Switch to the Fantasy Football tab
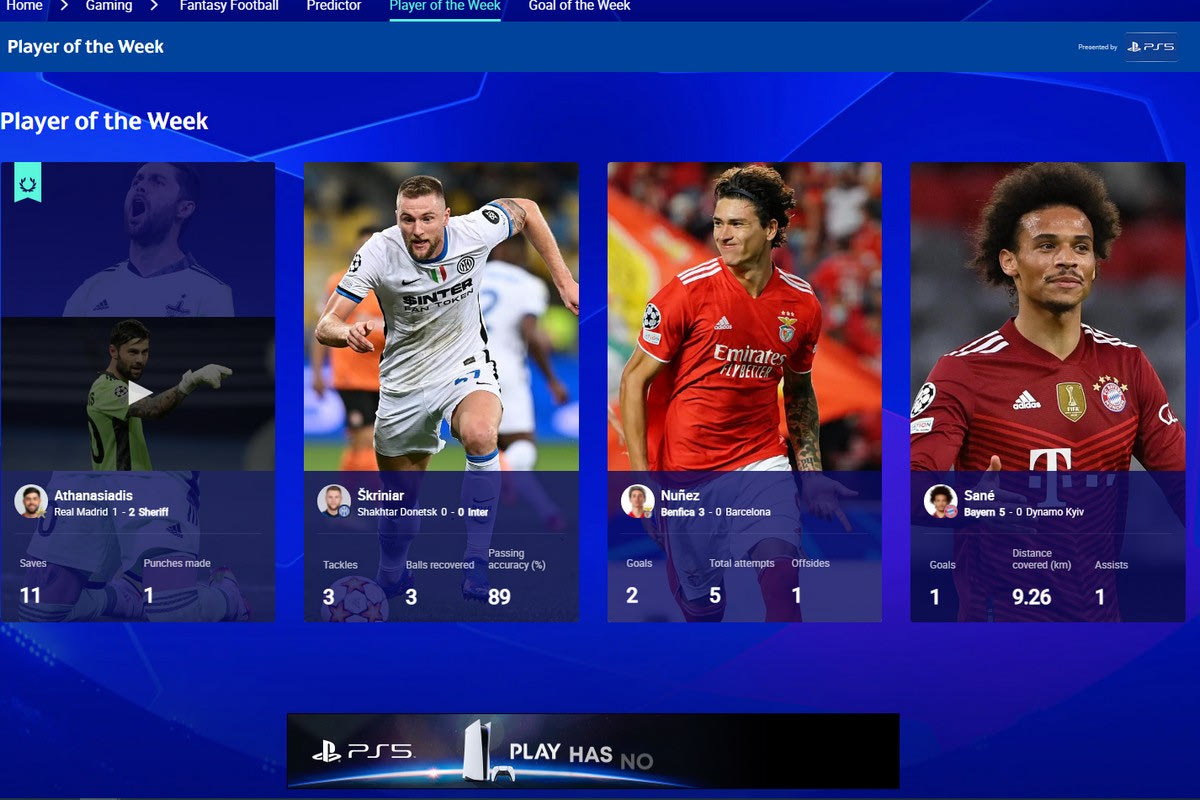Image resolution: width=1200 pixels, height=800 pixels. pyautogui.click(x=229, y=6)
